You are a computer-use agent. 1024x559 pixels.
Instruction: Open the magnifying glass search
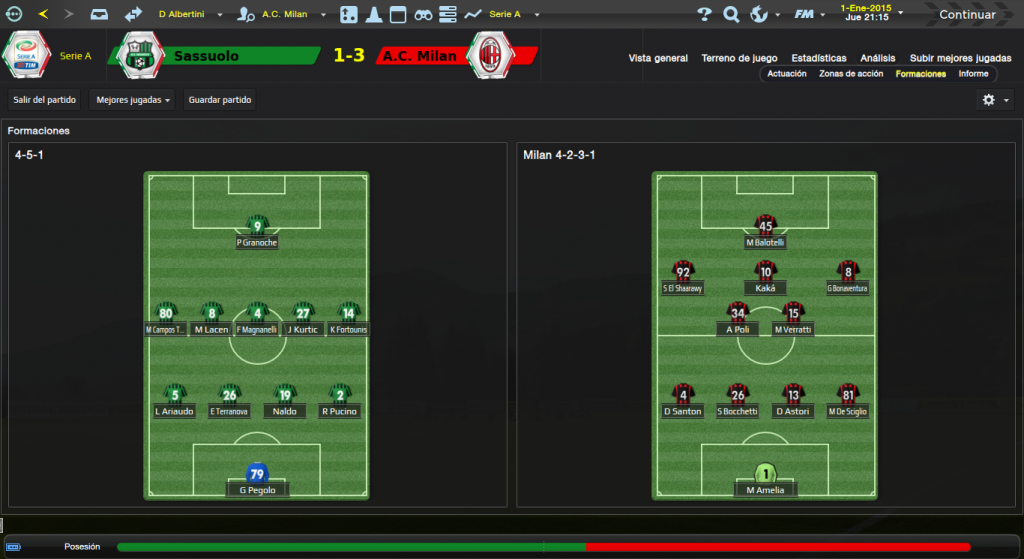[731, 14]
